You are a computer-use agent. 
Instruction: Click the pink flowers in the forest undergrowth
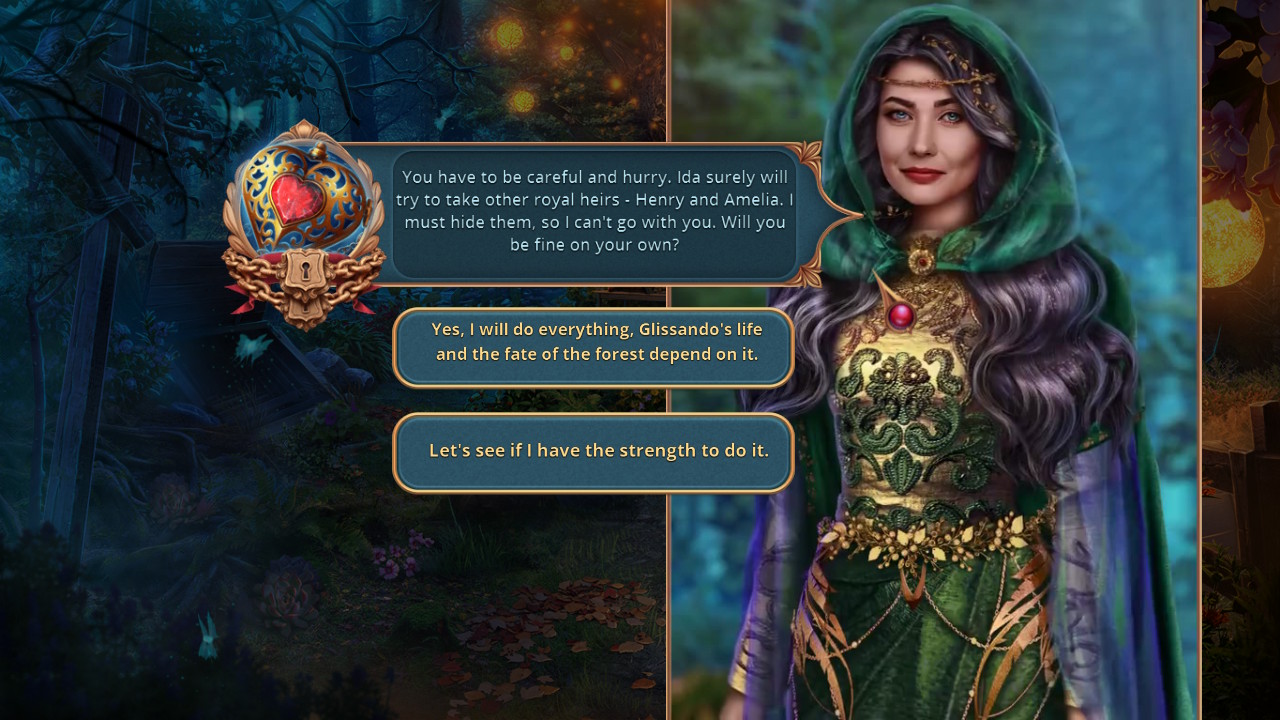pyautogui.click(x=395, y=560)
